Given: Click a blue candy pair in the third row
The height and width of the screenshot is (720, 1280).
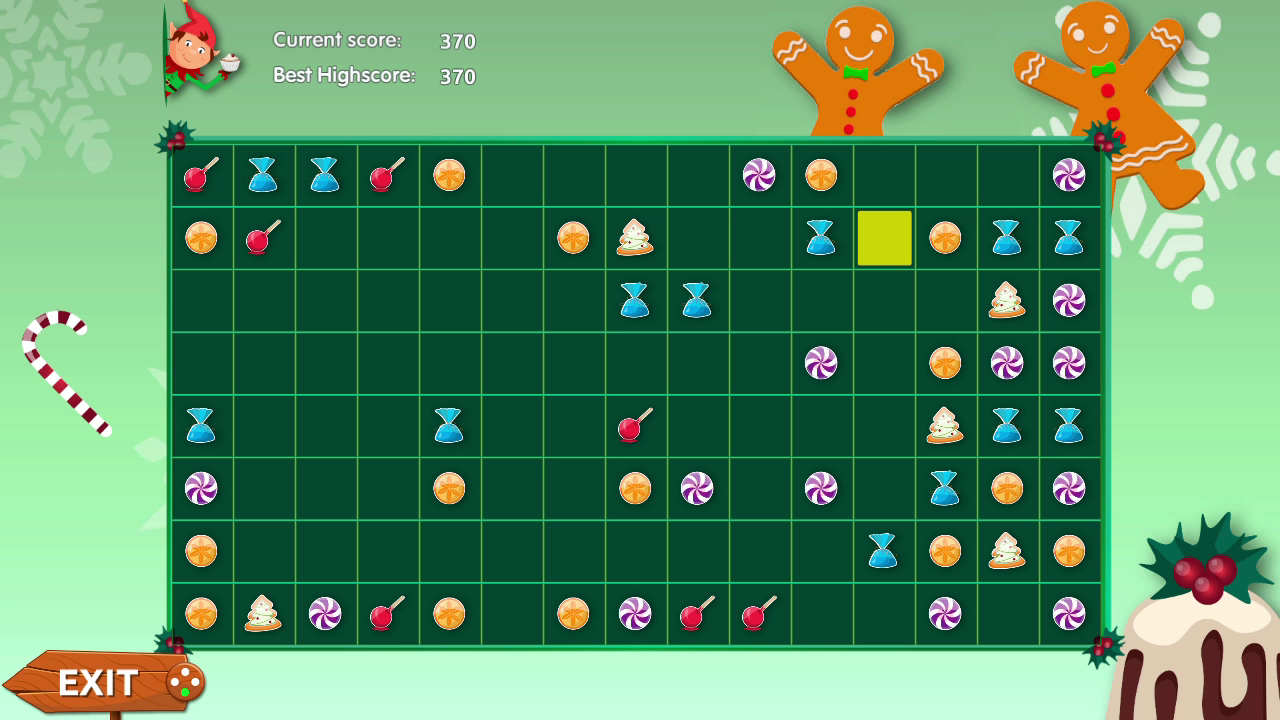Looking at the screenshot, I should (635, 300).
